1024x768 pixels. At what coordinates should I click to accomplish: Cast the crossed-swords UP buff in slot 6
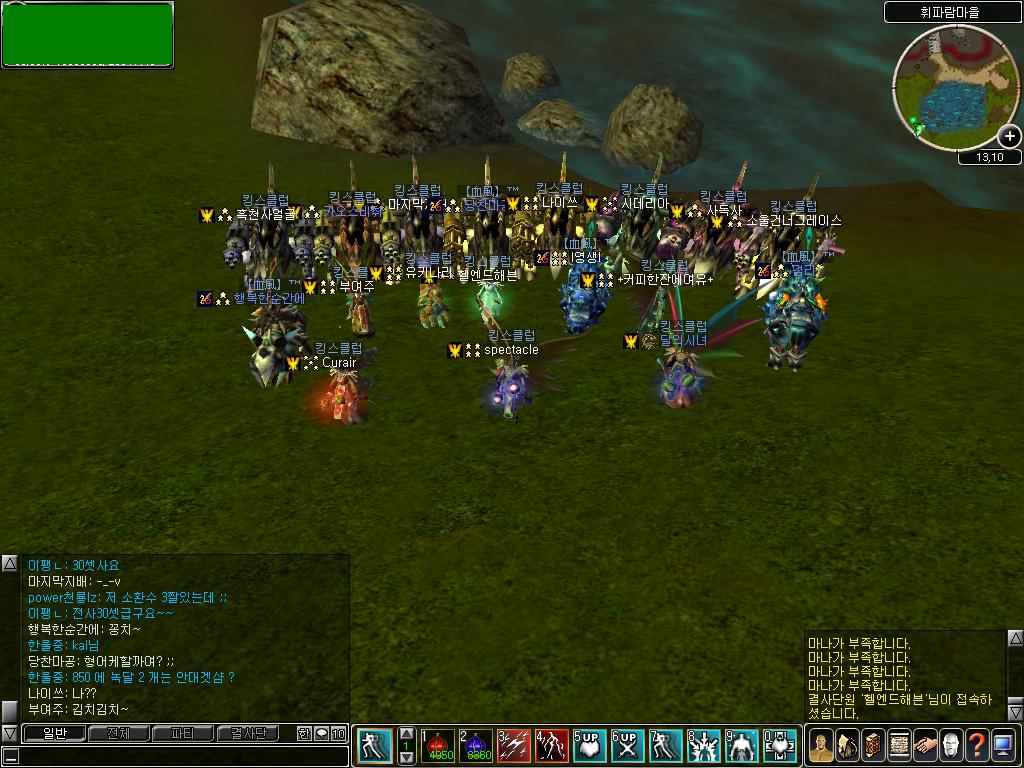[627, 746]
